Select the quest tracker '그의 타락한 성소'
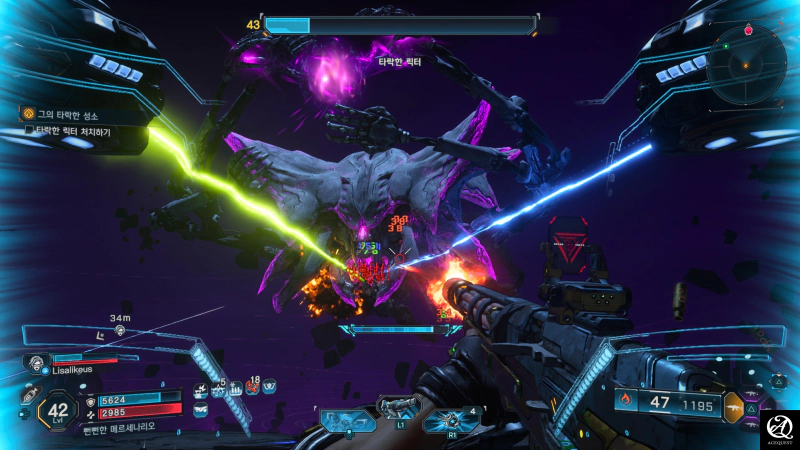The height and width of the screenshot is (450, 800). [x=66, y=115]
